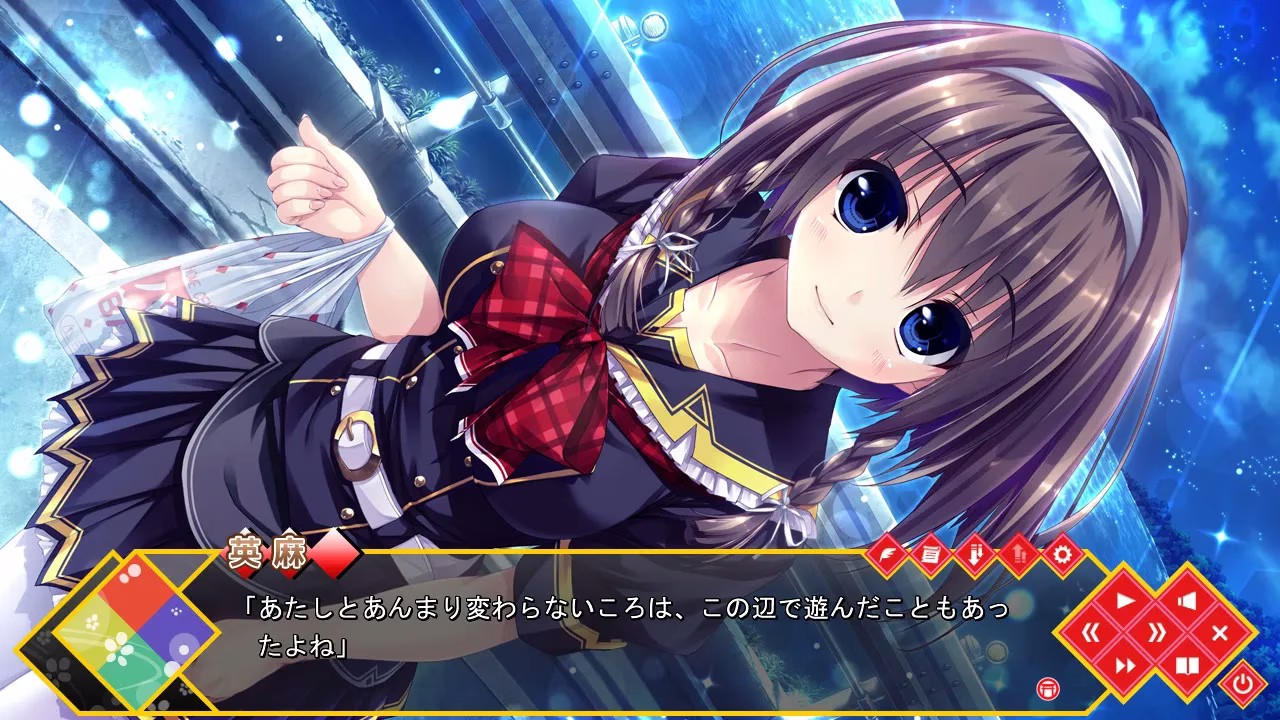Fast-forward with the double triangle button
This screenshot has width=1280, height=720.
coord(1124,665)
